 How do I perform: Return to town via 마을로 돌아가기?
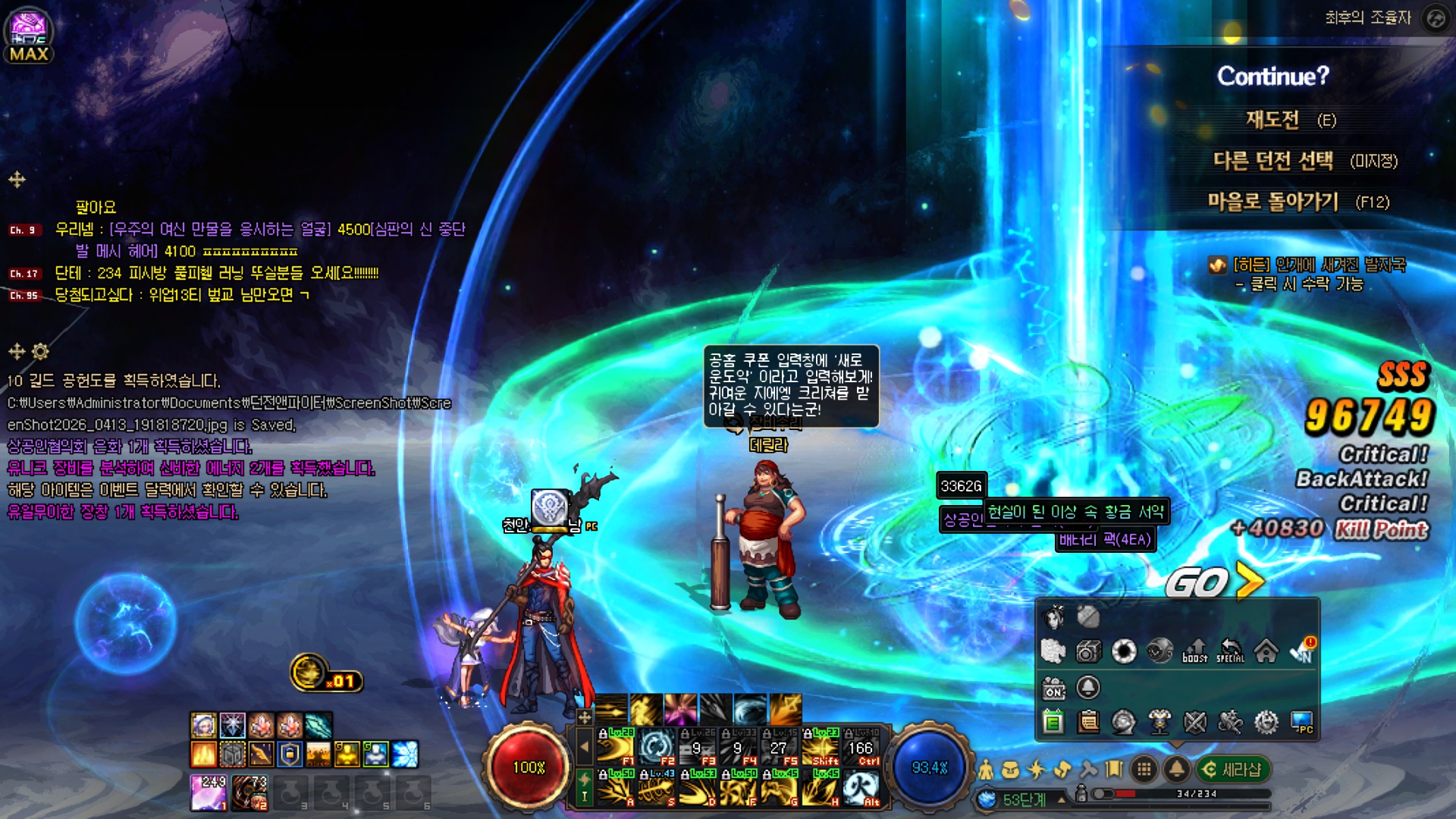(1274, 202)
